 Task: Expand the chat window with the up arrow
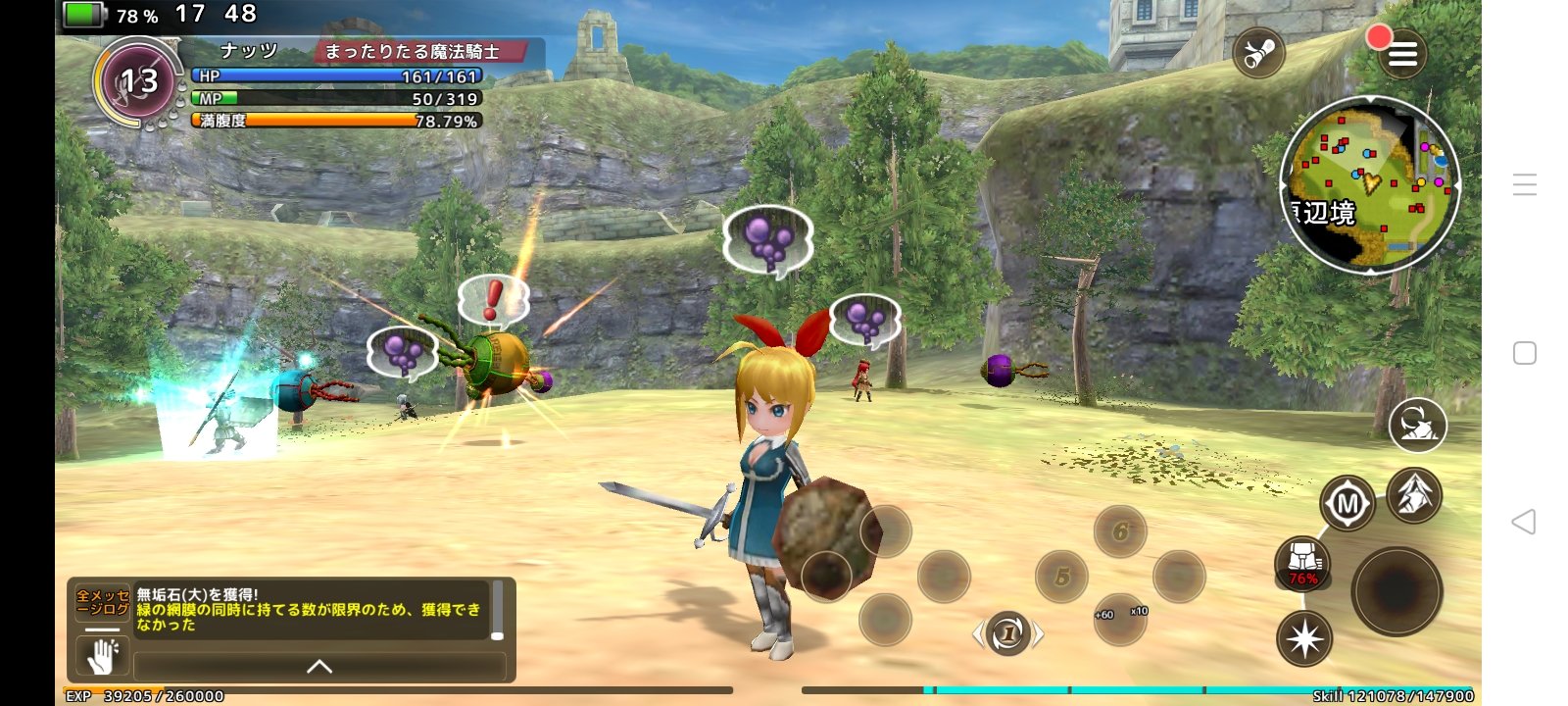319,667
